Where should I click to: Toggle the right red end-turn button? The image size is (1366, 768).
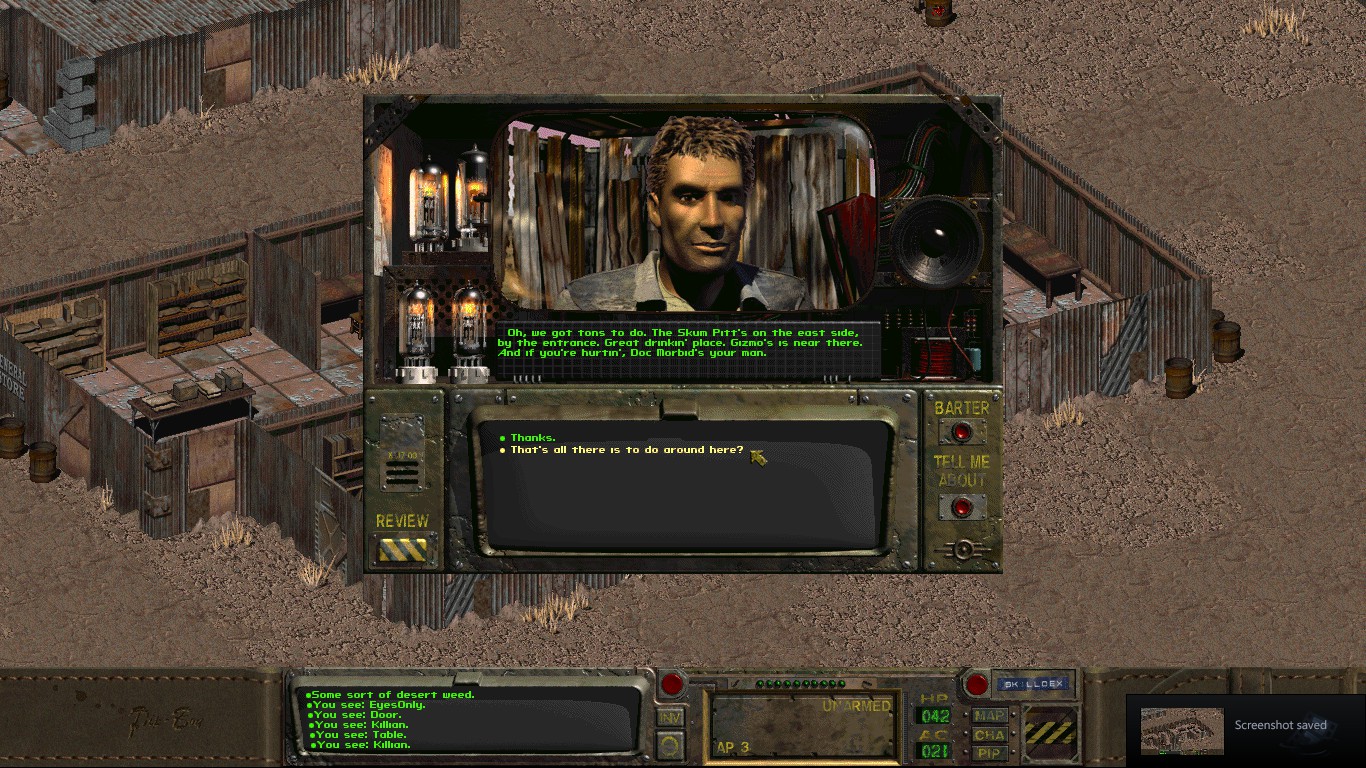pos(976,684)
